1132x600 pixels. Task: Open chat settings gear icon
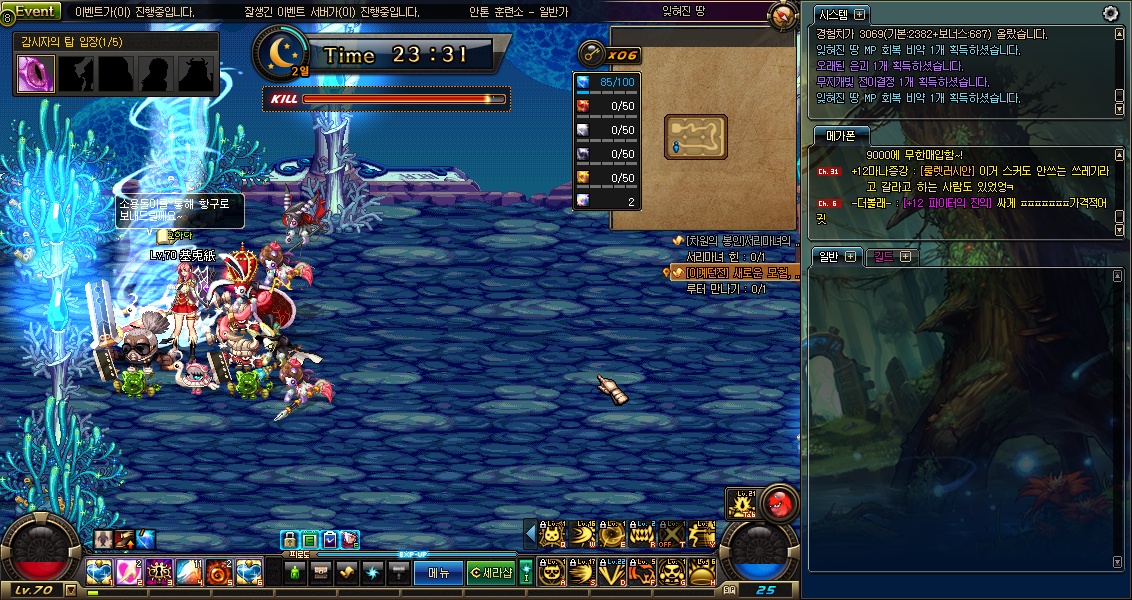[1110, 13]
